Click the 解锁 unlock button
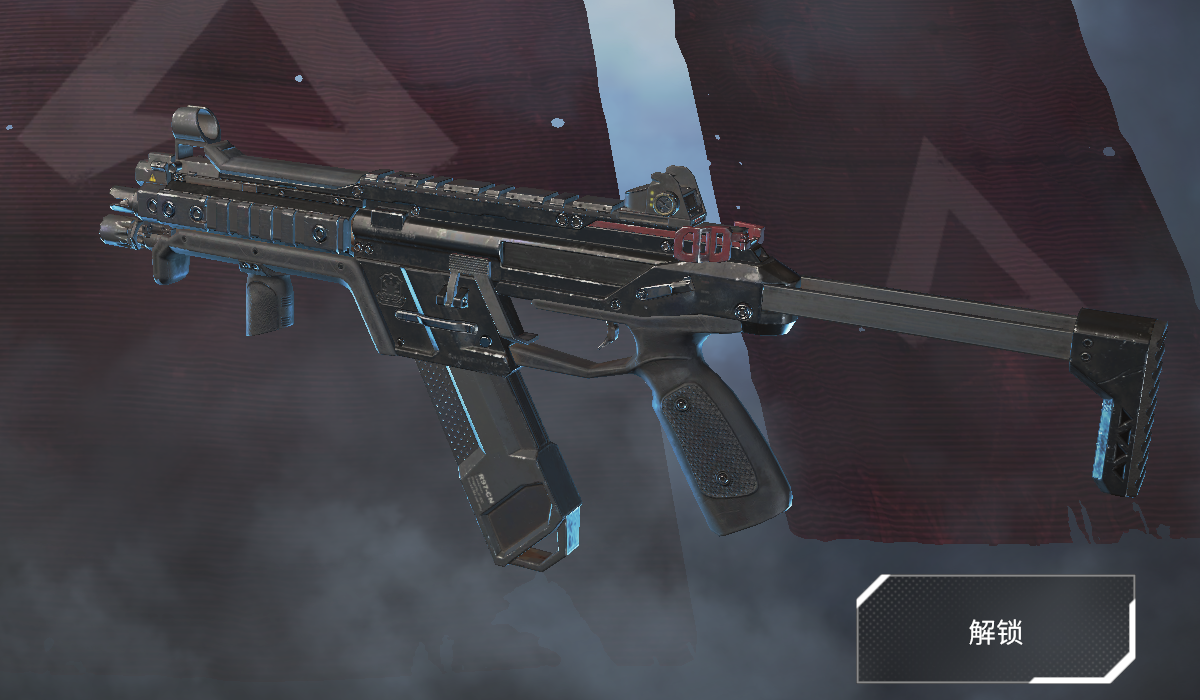1200x700 pixels. (x=995, y=630)
